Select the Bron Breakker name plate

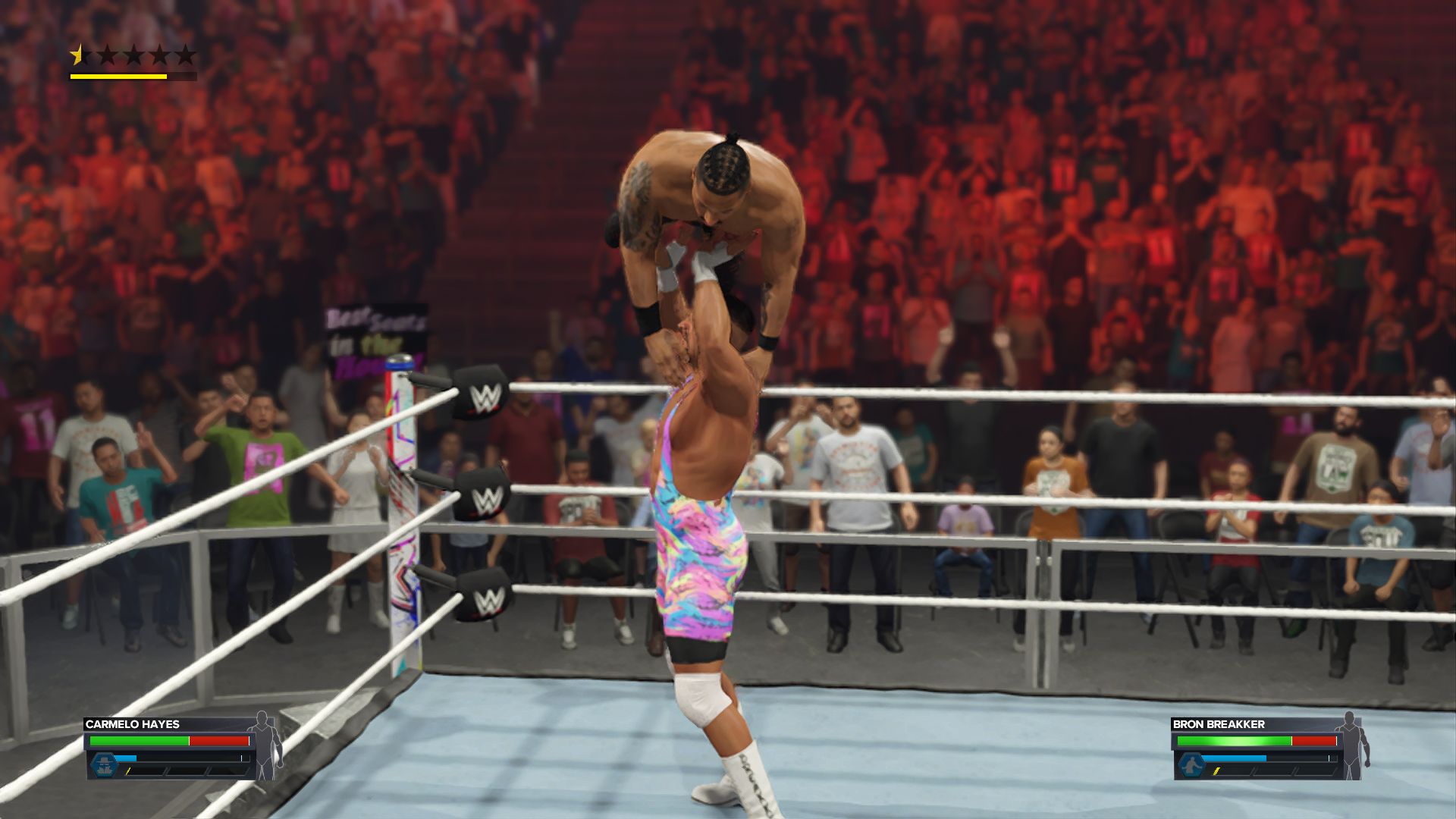click(1219, 724)
